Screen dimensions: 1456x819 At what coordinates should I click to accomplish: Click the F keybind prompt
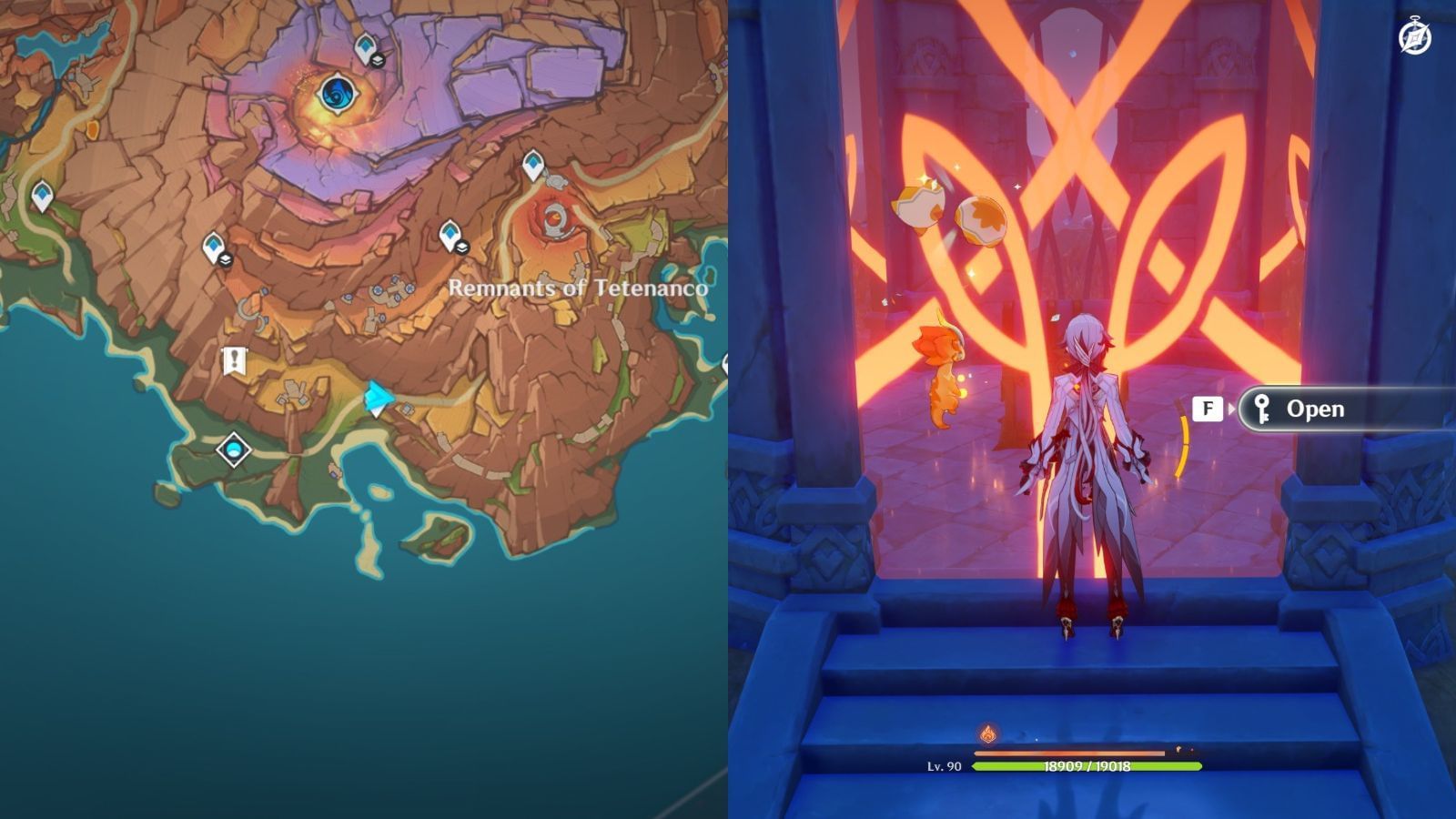click(1208, 409)
